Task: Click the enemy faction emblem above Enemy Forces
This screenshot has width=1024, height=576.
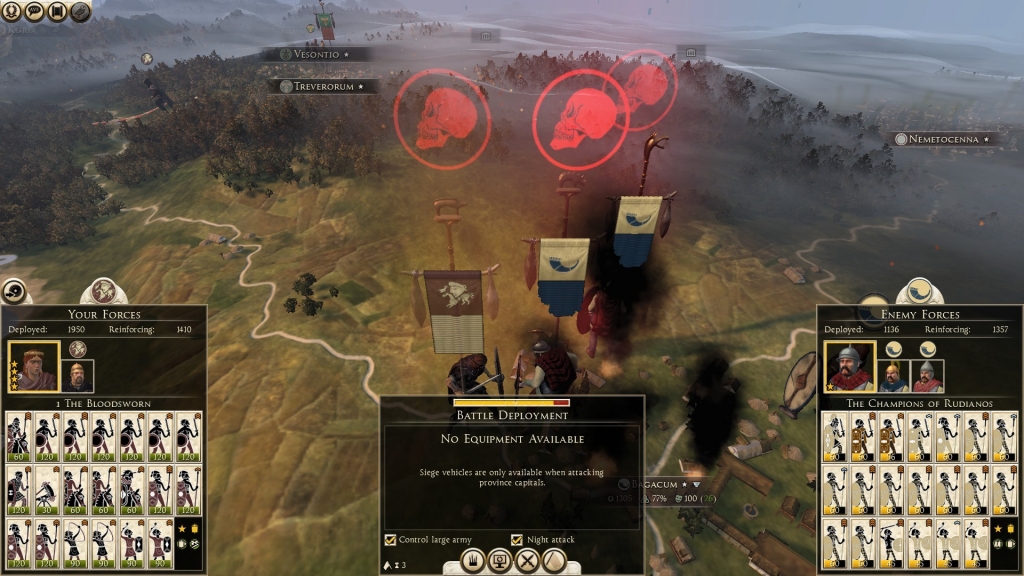Action: click(x=920, y=292)
